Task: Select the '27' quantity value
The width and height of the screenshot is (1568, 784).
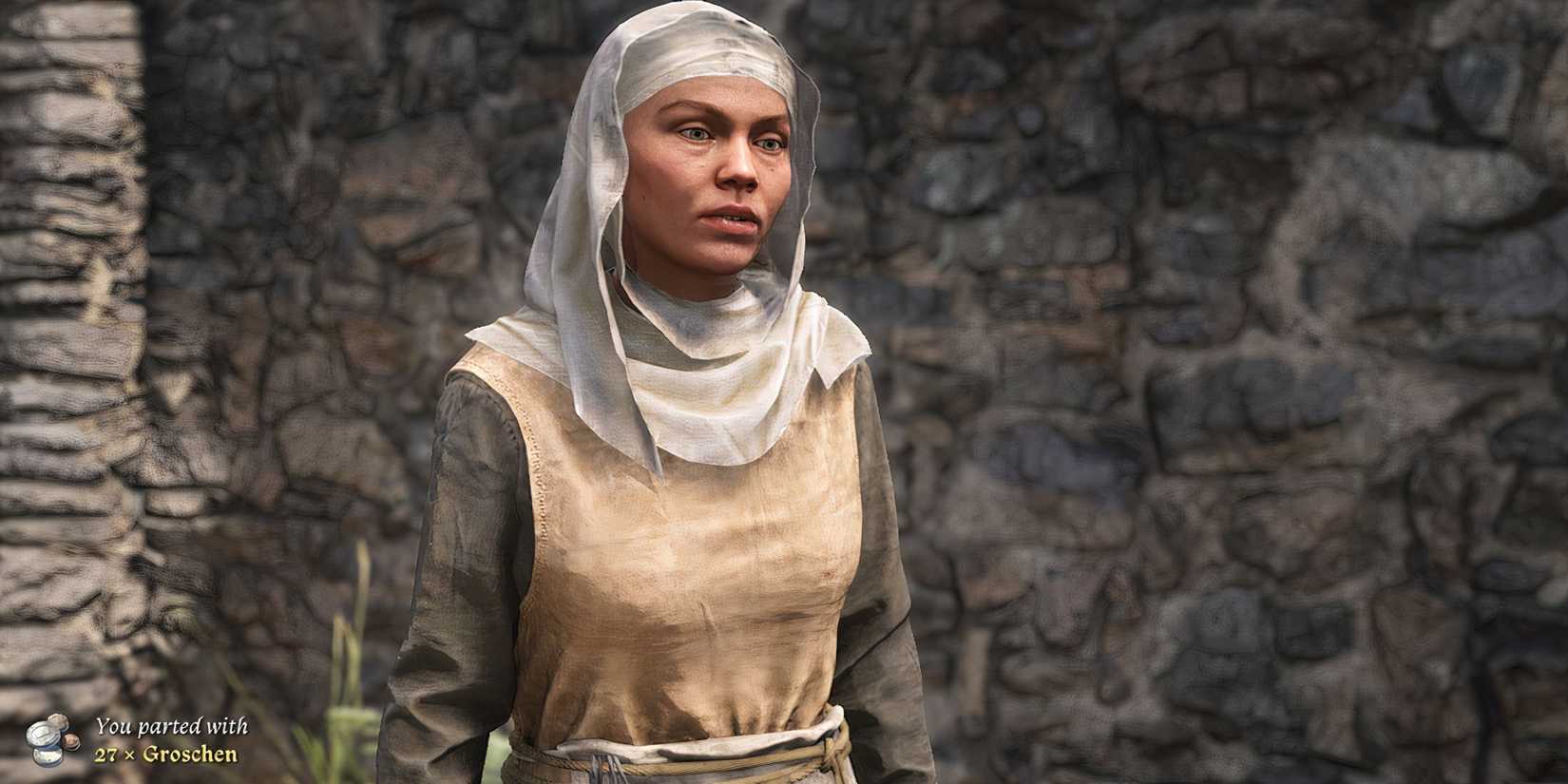Action: (107, 755)
